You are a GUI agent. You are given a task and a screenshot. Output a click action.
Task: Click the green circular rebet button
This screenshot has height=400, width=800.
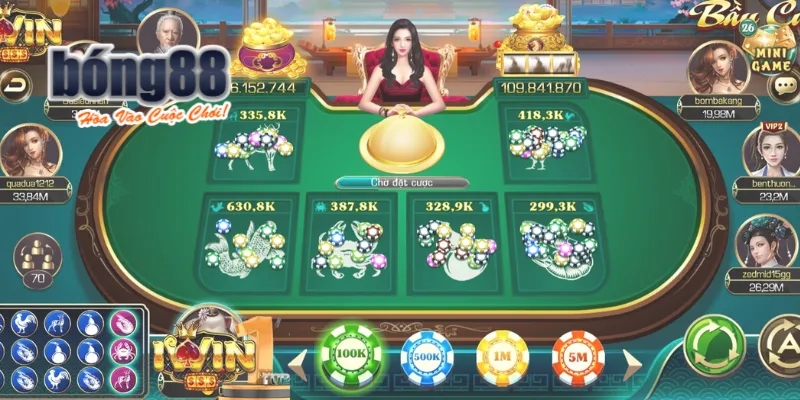click(x=710, y=345)
